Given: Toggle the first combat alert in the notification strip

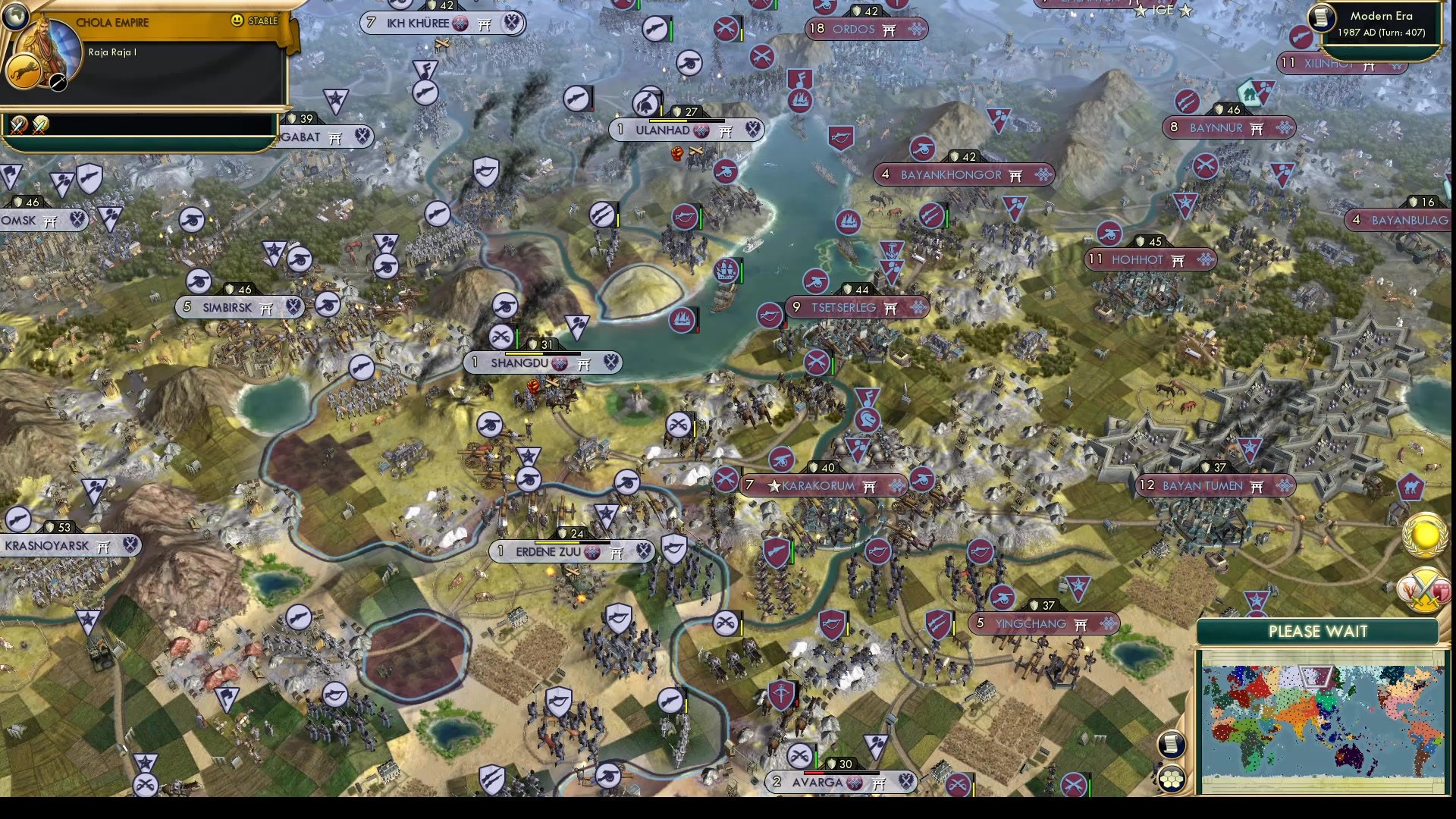Looking at the screenshot, I should tap(17, 125).
